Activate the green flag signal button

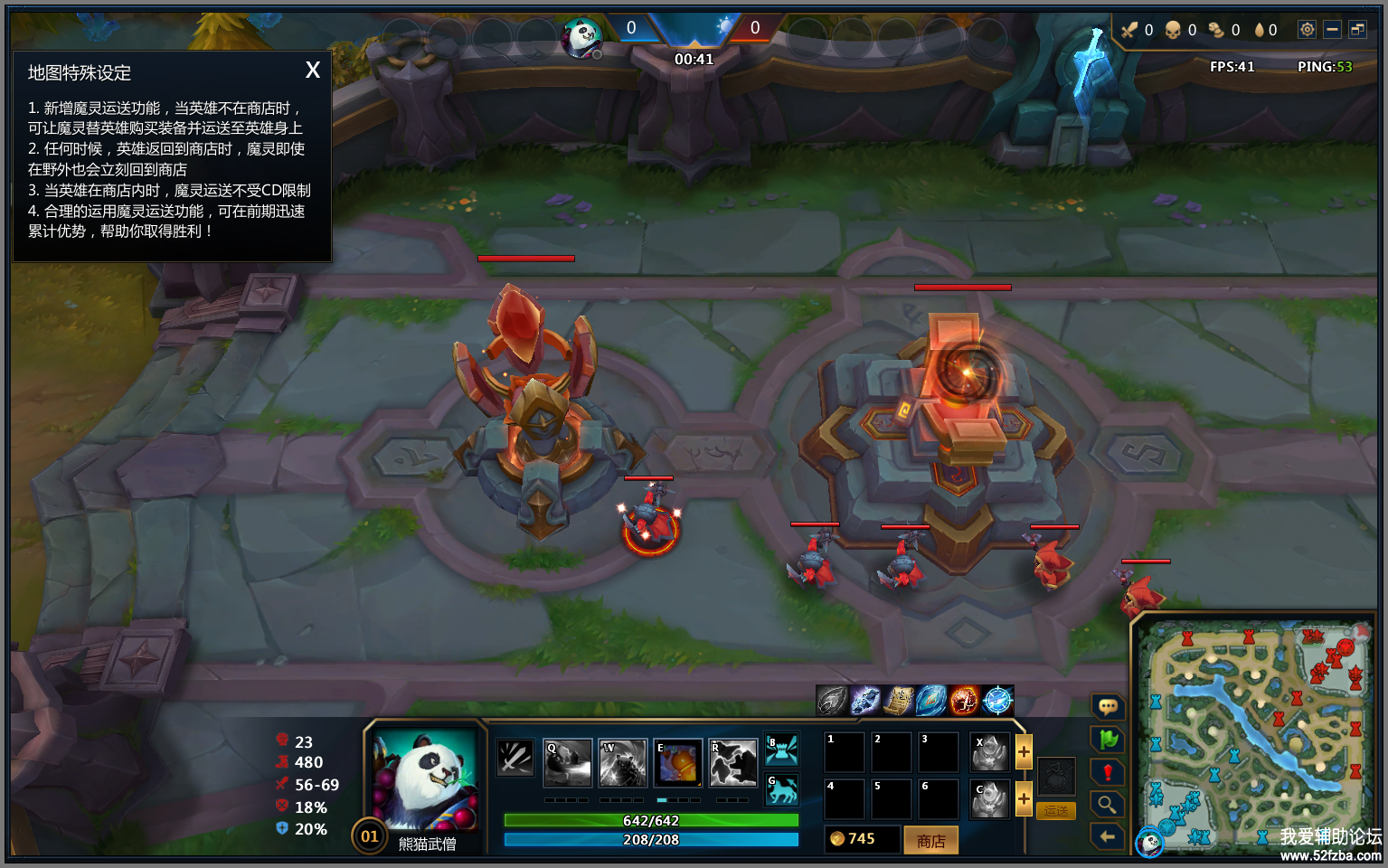pyautogui.click(x=1108, y=739)
